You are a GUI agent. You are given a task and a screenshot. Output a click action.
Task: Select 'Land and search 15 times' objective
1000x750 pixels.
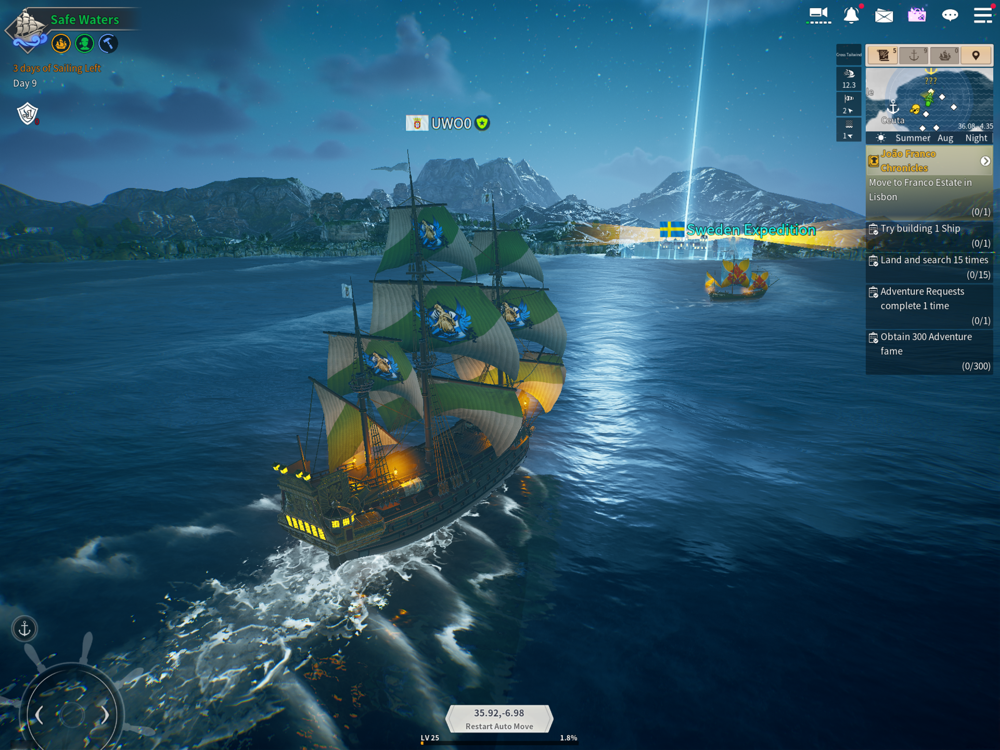point(929,266)
